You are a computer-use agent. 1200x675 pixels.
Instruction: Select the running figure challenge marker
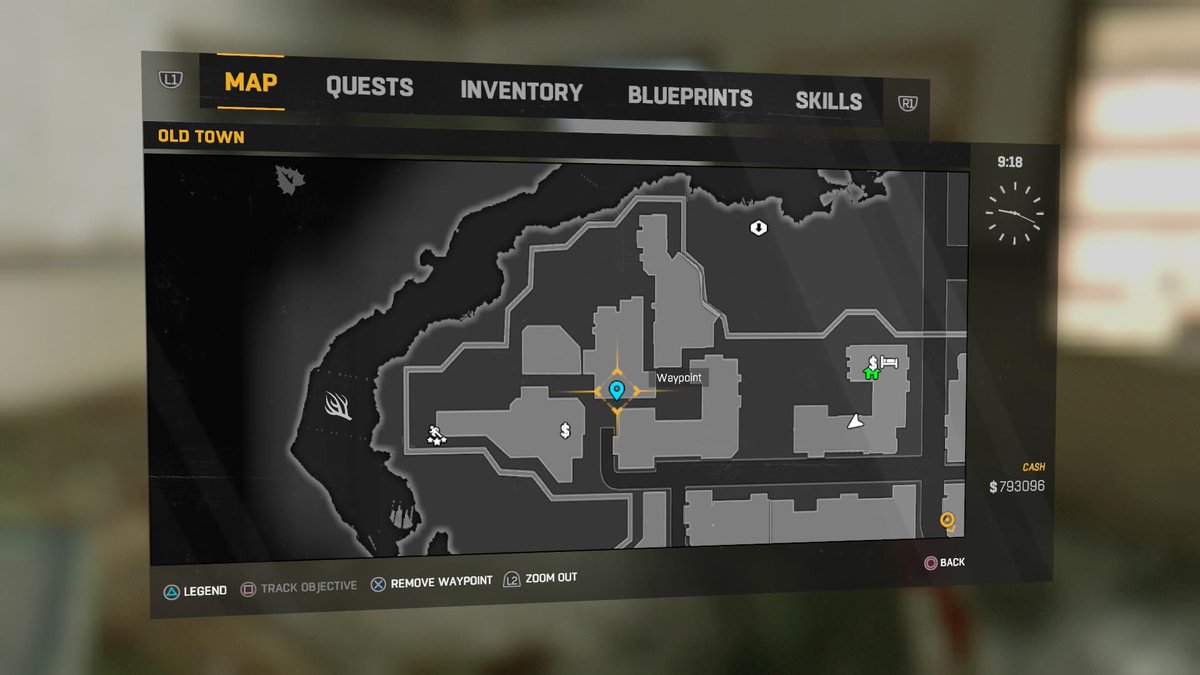(437, 434)
